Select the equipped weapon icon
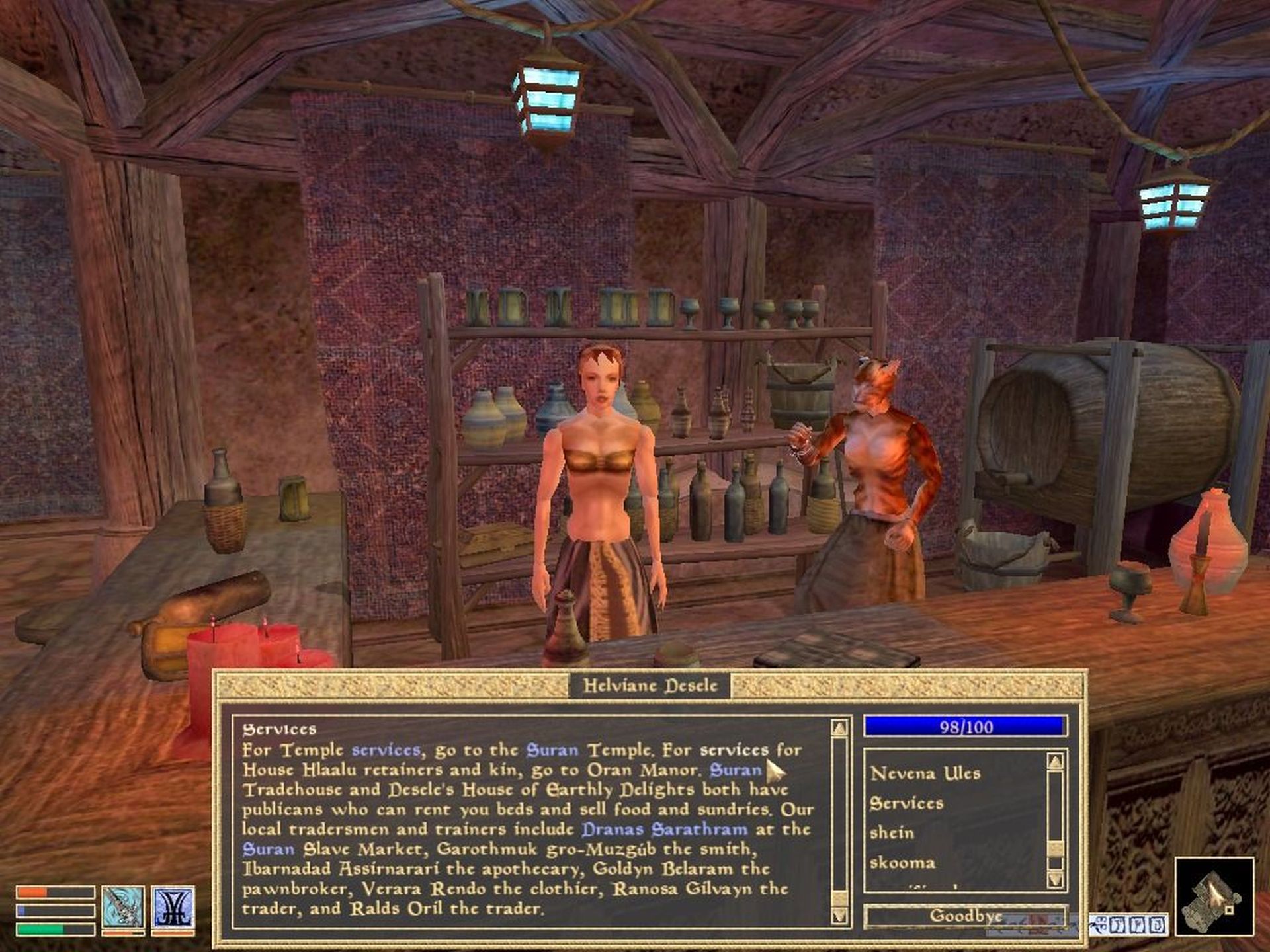Screen dimensions: 1270x952 click(123, 907)
